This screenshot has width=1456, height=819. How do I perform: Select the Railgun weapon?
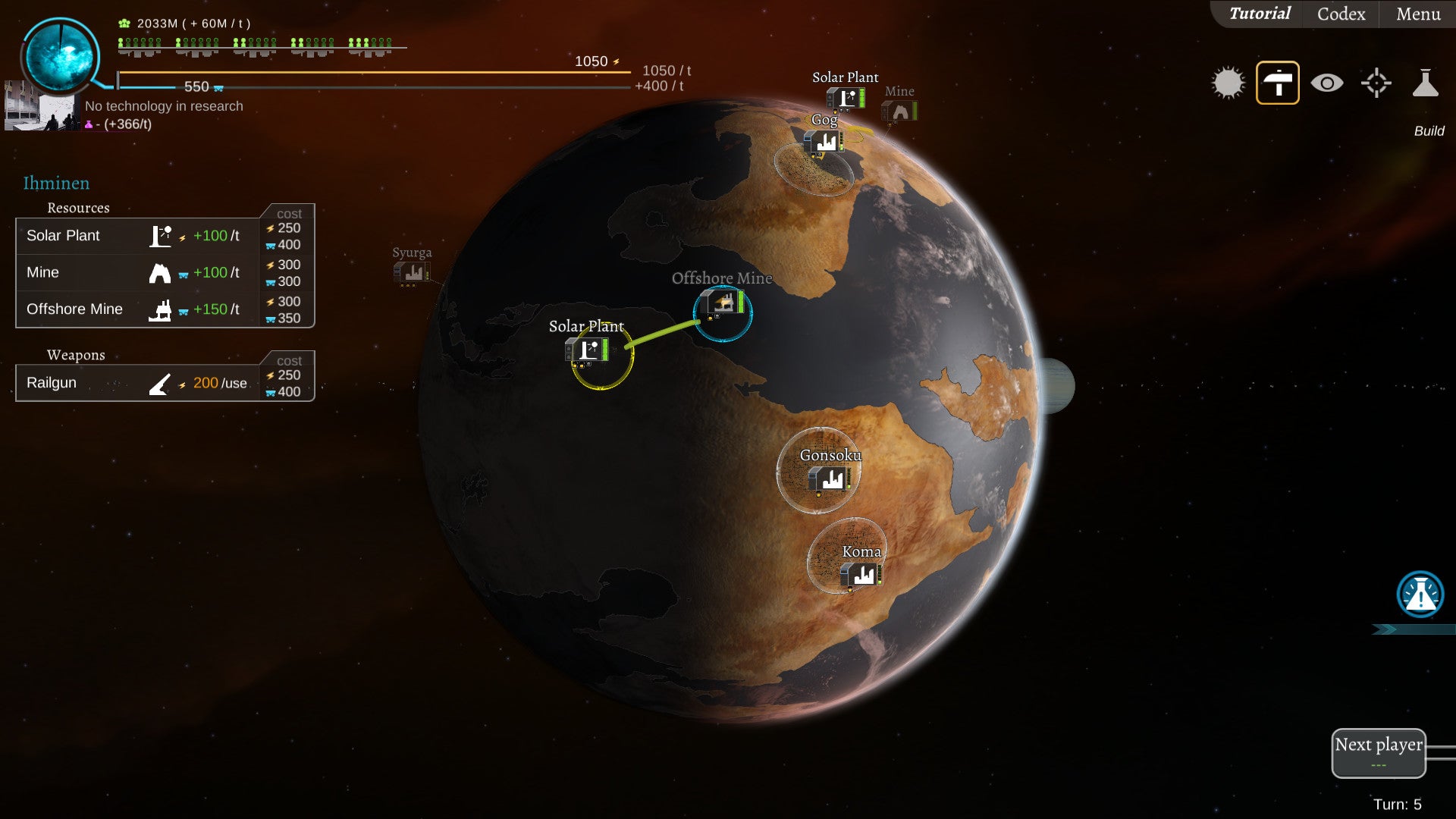[136, 383]
